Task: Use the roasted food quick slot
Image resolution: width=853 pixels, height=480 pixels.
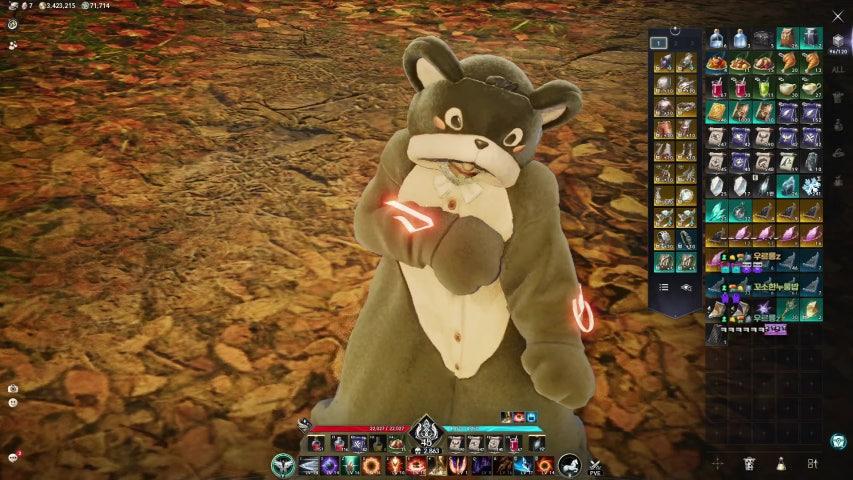Action: 397,443
